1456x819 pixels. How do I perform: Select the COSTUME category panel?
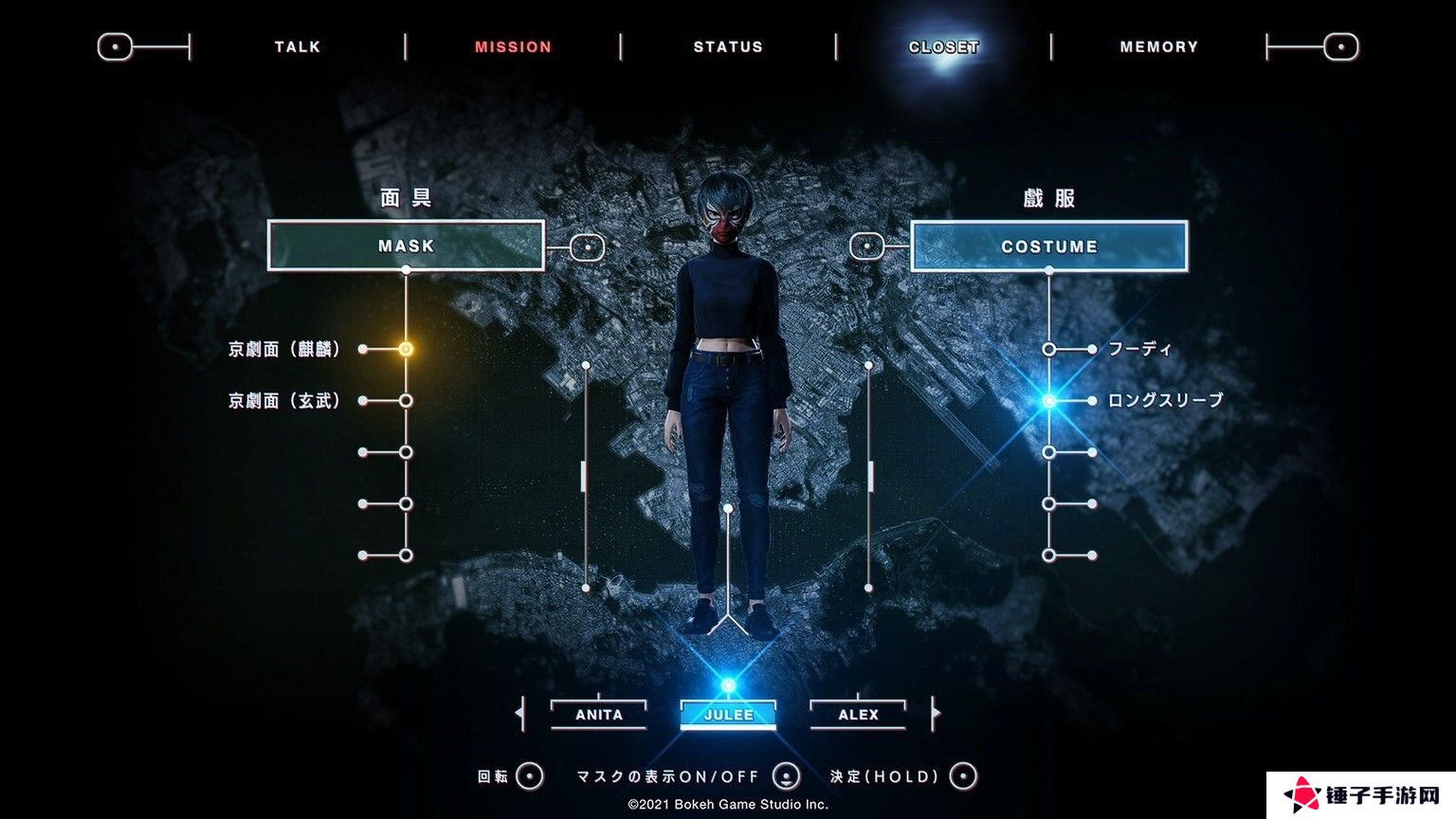click(x=1048, y=246)
